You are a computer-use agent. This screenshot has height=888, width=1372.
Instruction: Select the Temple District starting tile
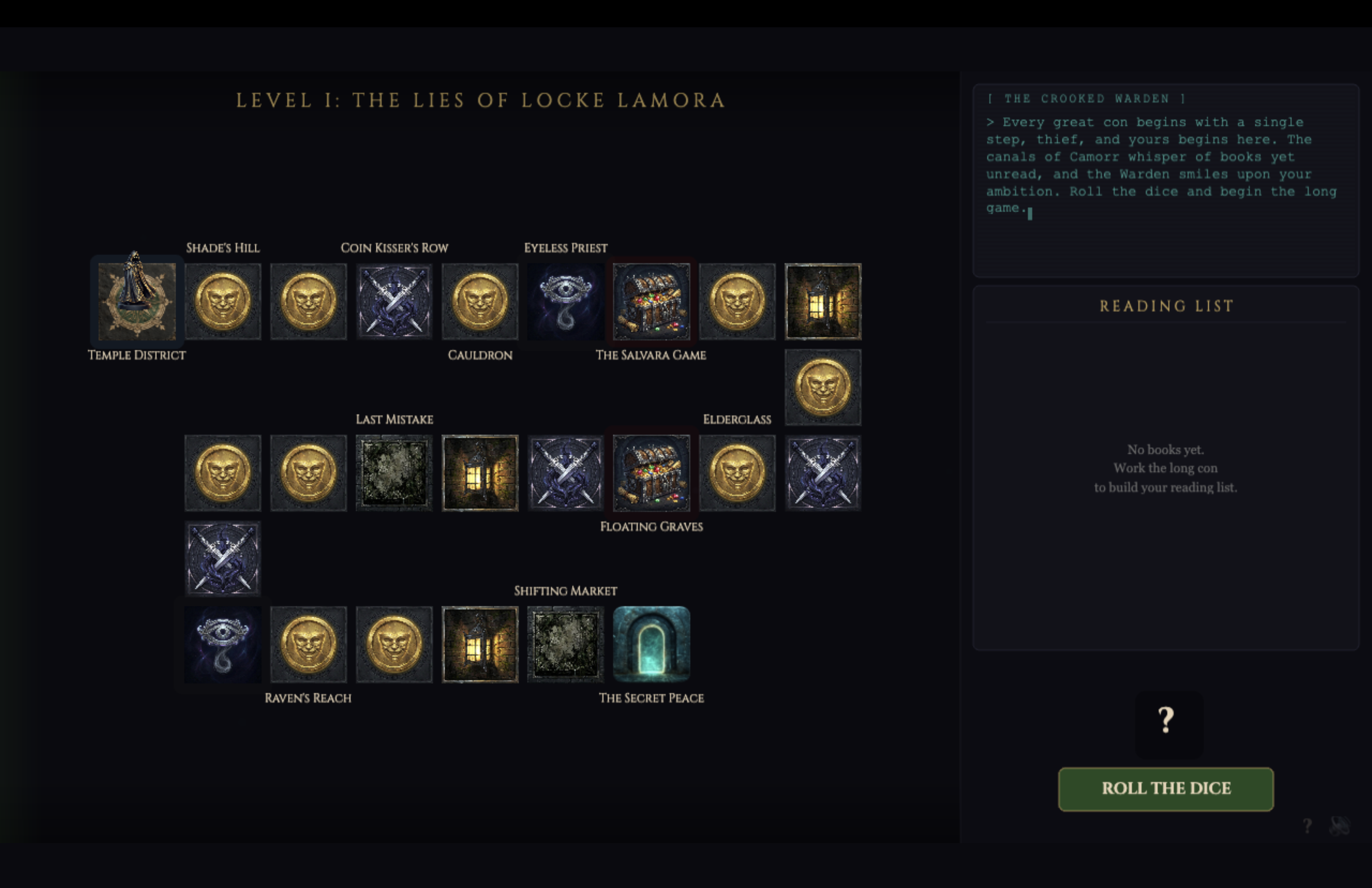click(137, 301)
